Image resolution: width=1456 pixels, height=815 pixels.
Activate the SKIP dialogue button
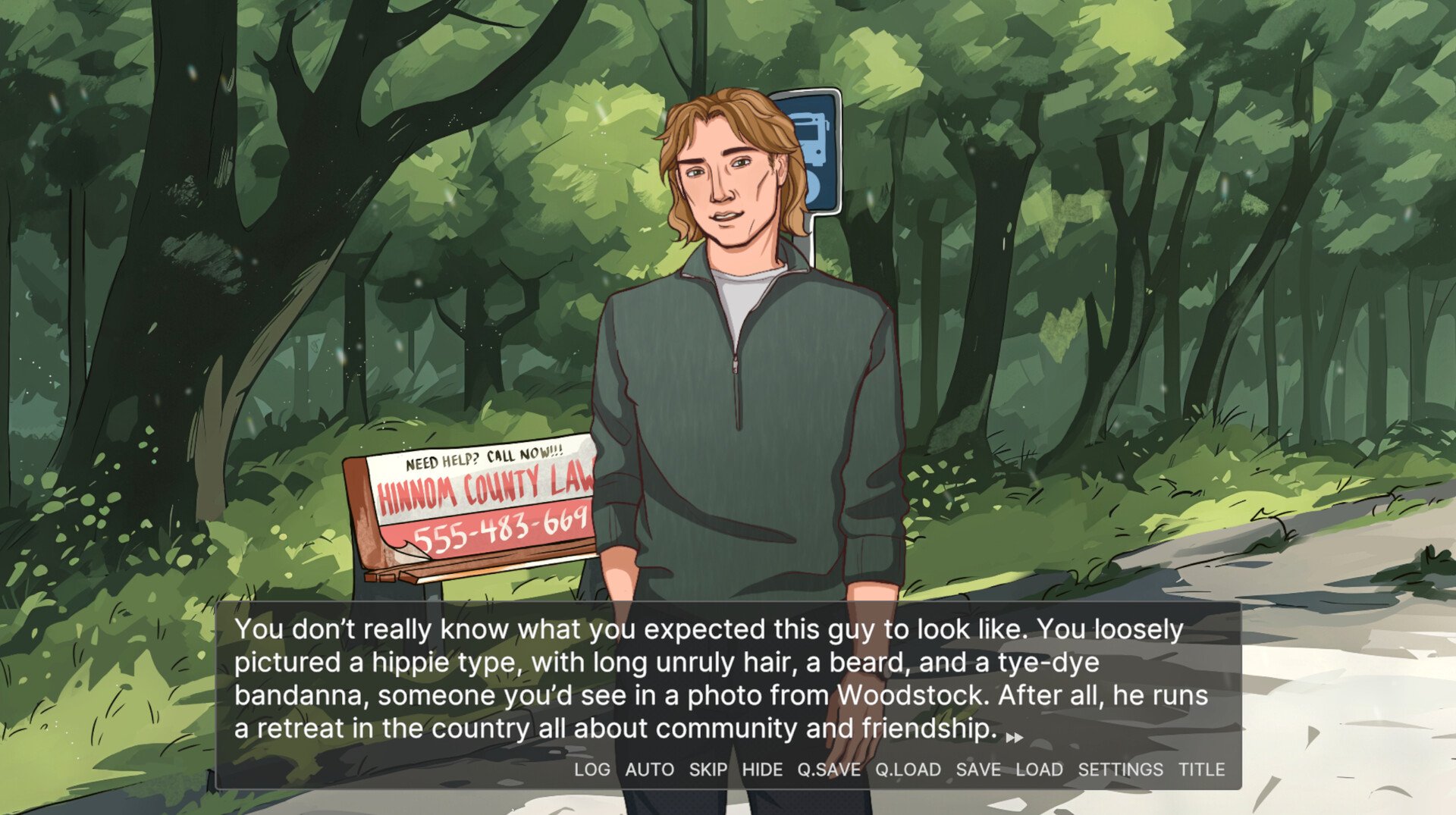click(708, 770)
